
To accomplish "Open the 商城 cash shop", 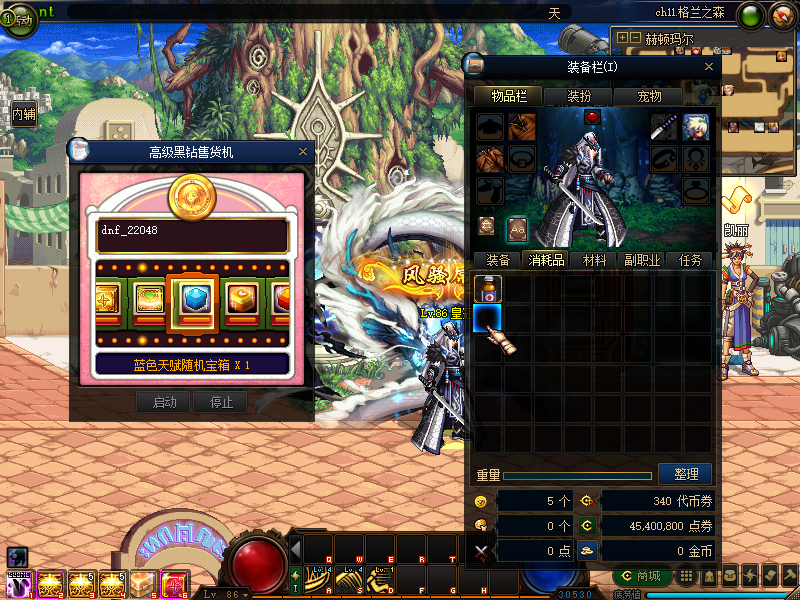I will pyautogui.click(x=642, y=576).
